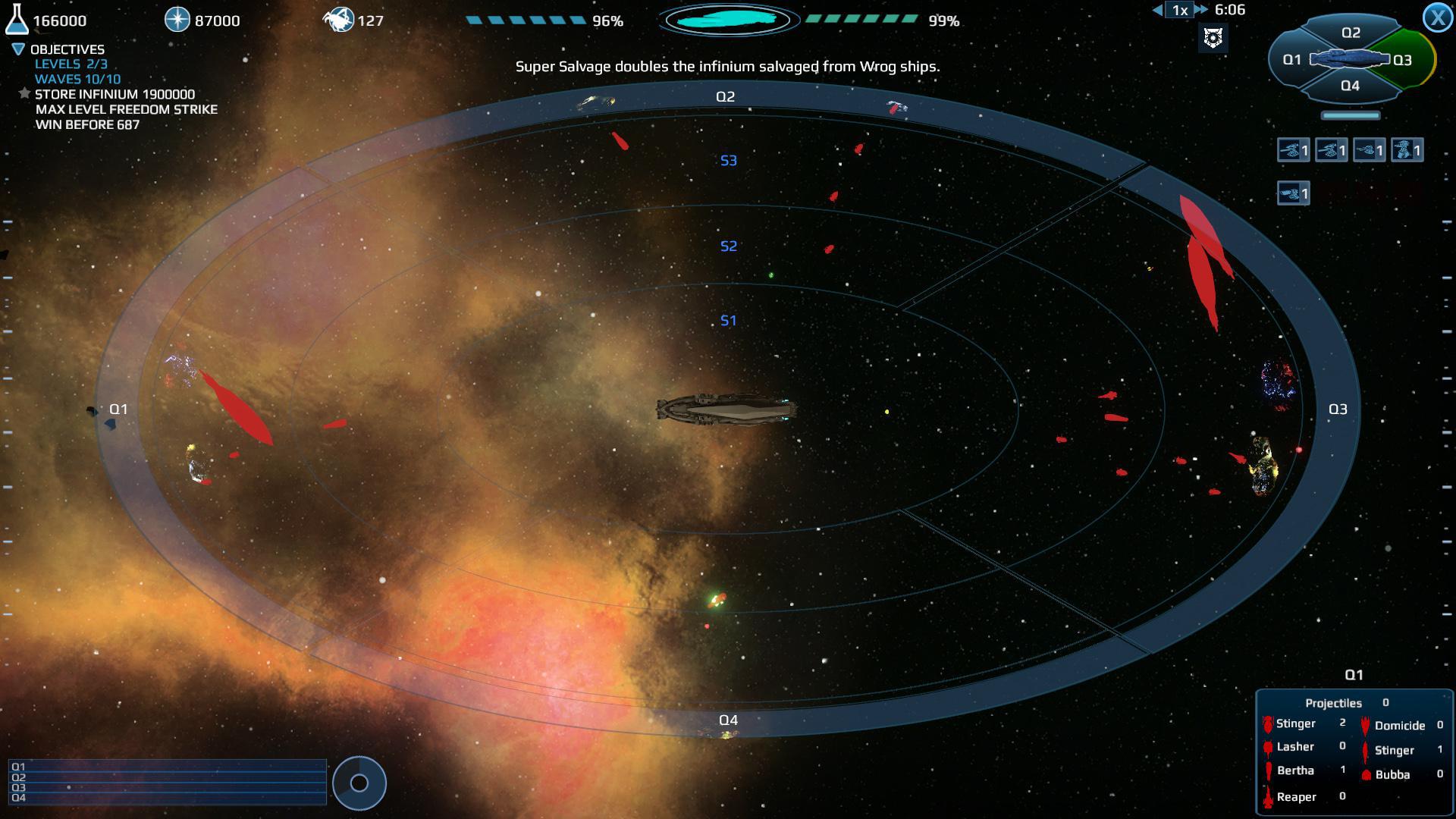The width and height of the screenshot is (1456, 819).
Task: Click the faction emblem icon below the clock
Action: click(1215, 37)
